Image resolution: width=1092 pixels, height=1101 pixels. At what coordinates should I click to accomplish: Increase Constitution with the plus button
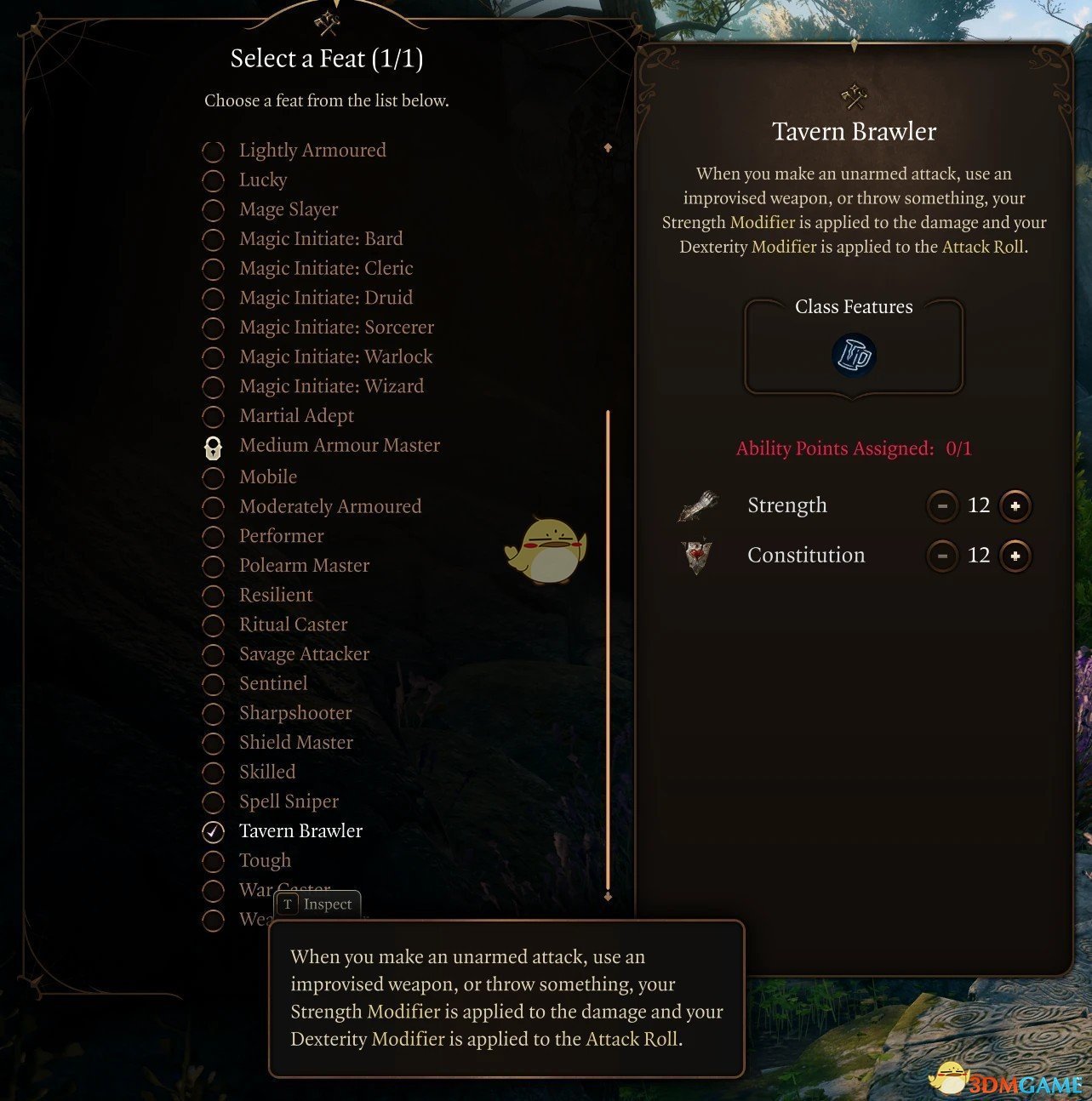pyautogui.click(x=1015, y=556)
